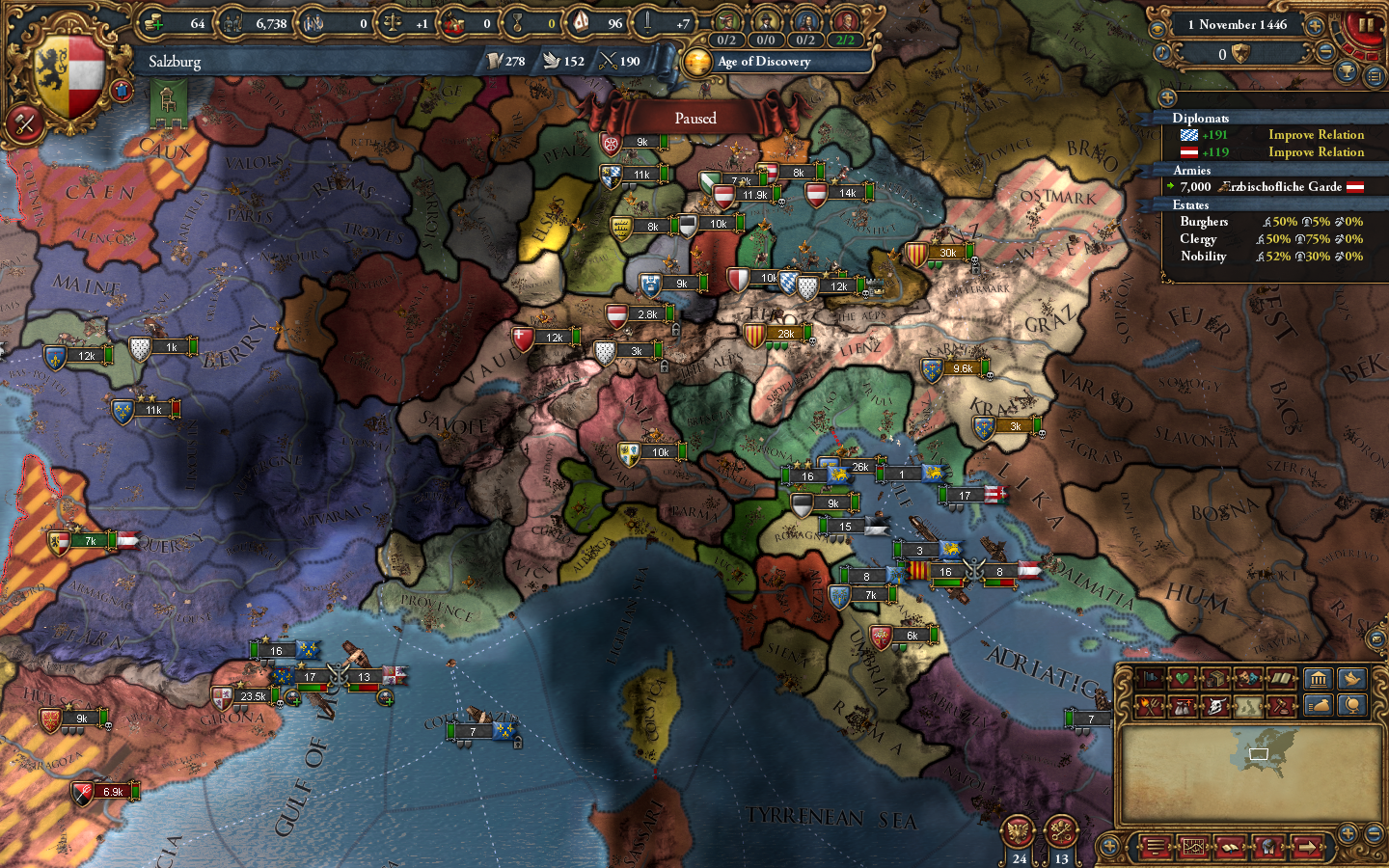Toggle the revolt risk mapmode torch icon
This screenshot has width=1389, height=868.
[1150, 707]
